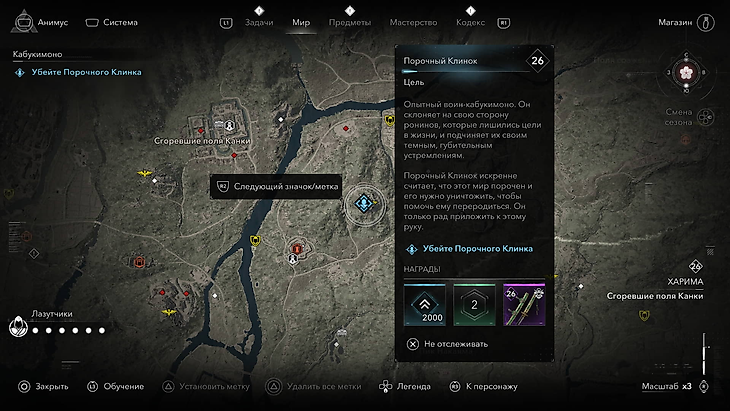Select the level 26 weapon reward tile
The width and height of the screenshot is (730, 411).
pyautogui.click(x=525, y=305)
